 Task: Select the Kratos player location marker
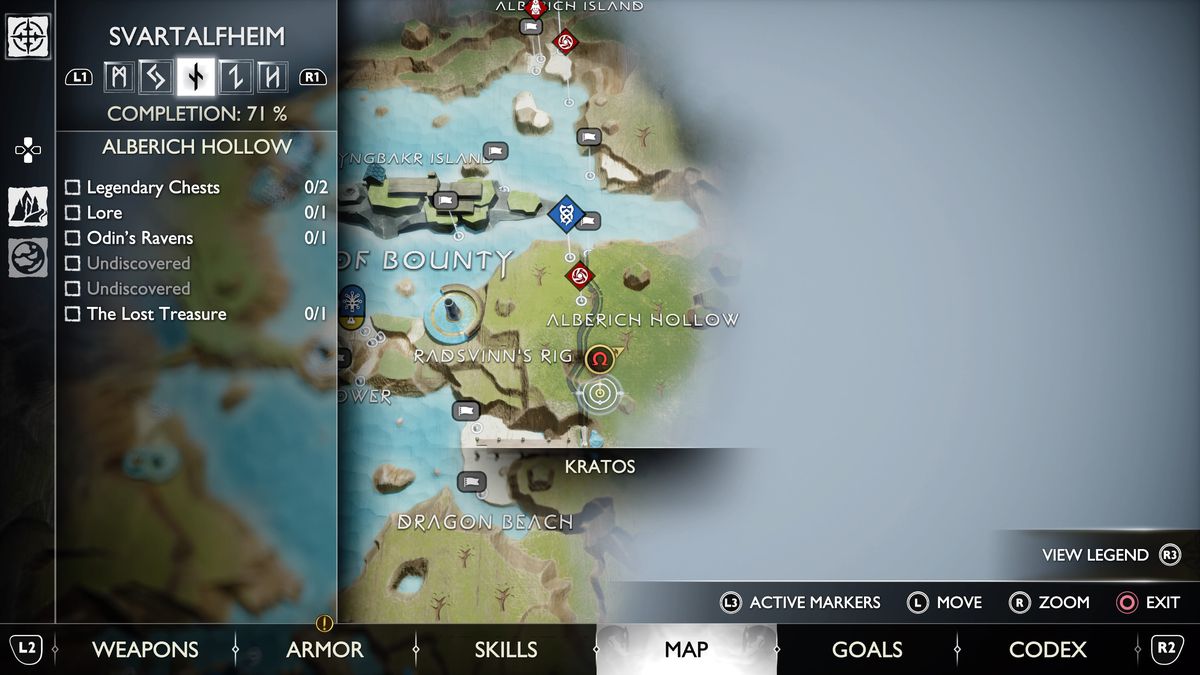tap(599, 394)
